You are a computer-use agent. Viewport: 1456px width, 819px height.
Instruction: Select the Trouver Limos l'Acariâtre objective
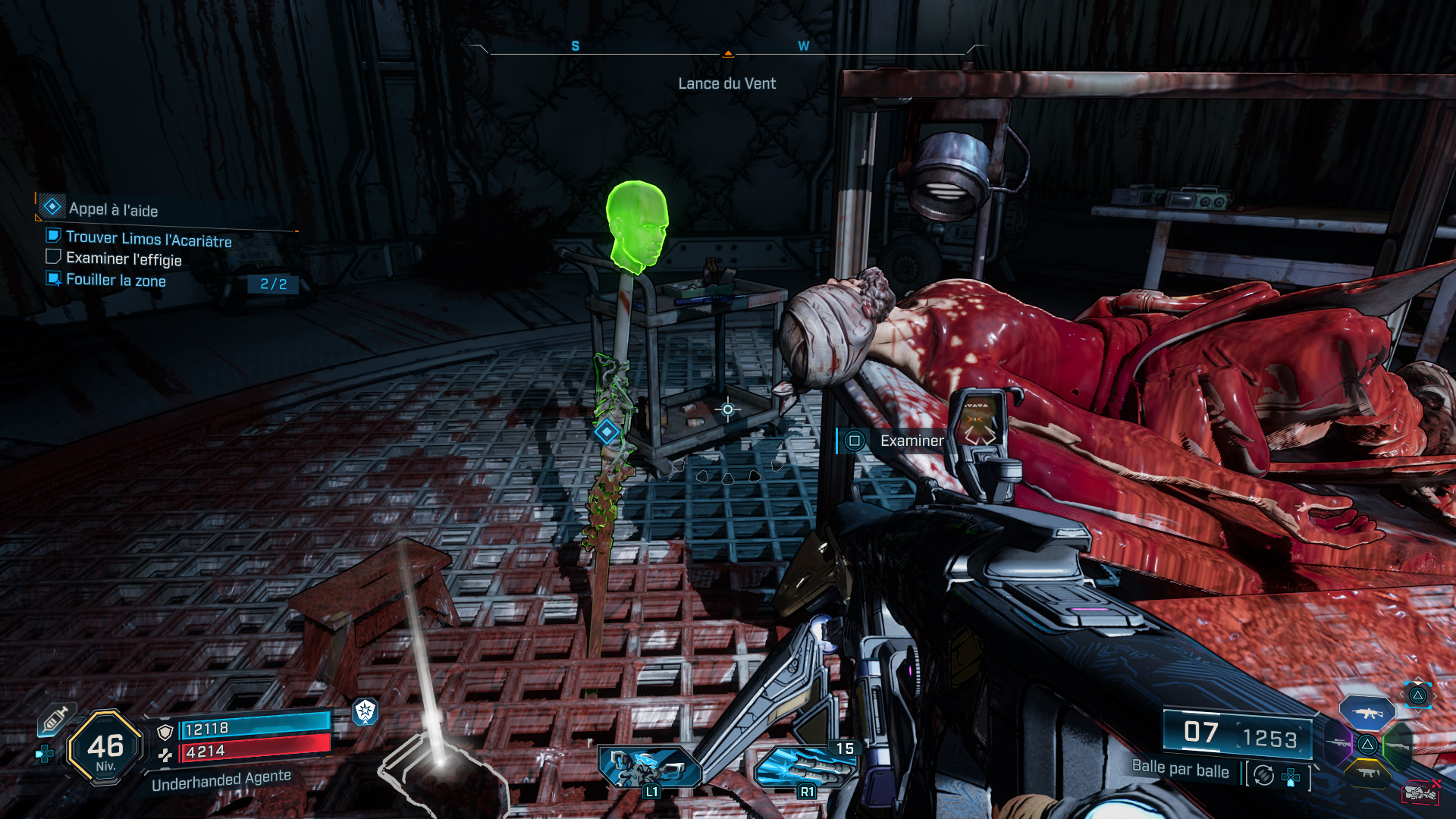(x=148, y=239)
